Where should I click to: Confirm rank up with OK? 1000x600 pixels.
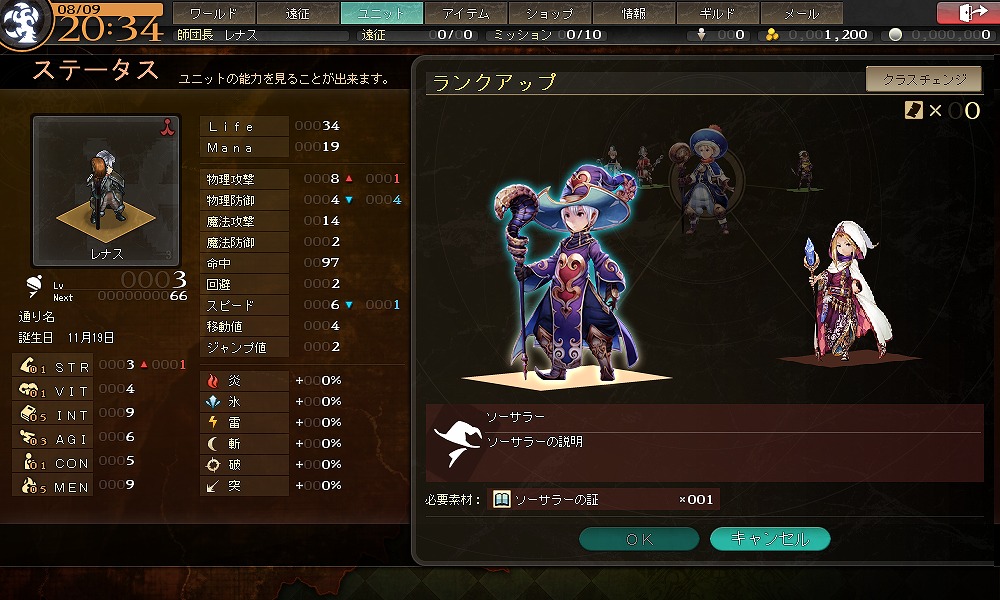(639, 539)
